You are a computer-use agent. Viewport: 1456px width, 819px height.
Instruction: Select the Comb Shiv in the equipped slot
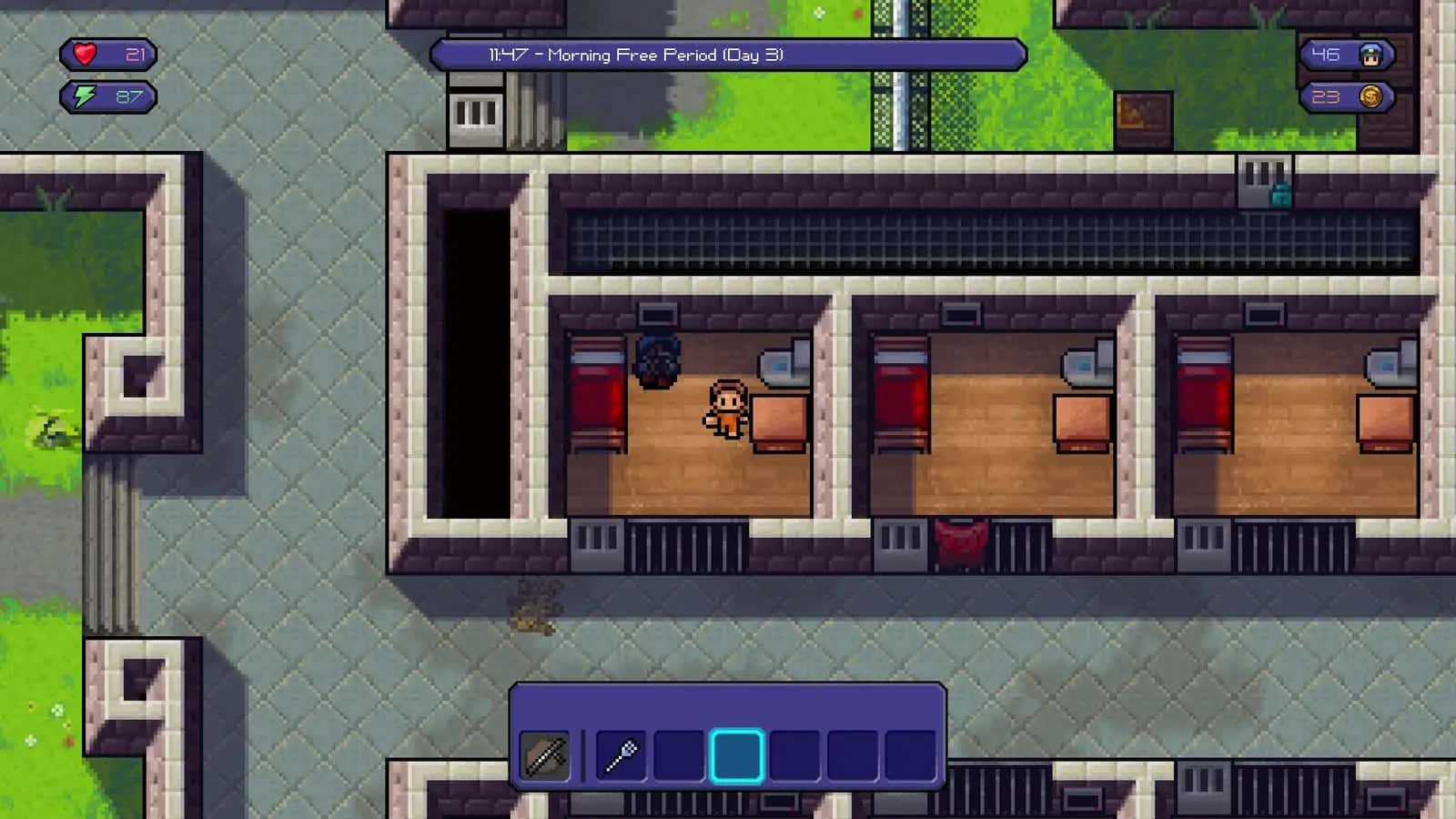(x=546, y=756)
